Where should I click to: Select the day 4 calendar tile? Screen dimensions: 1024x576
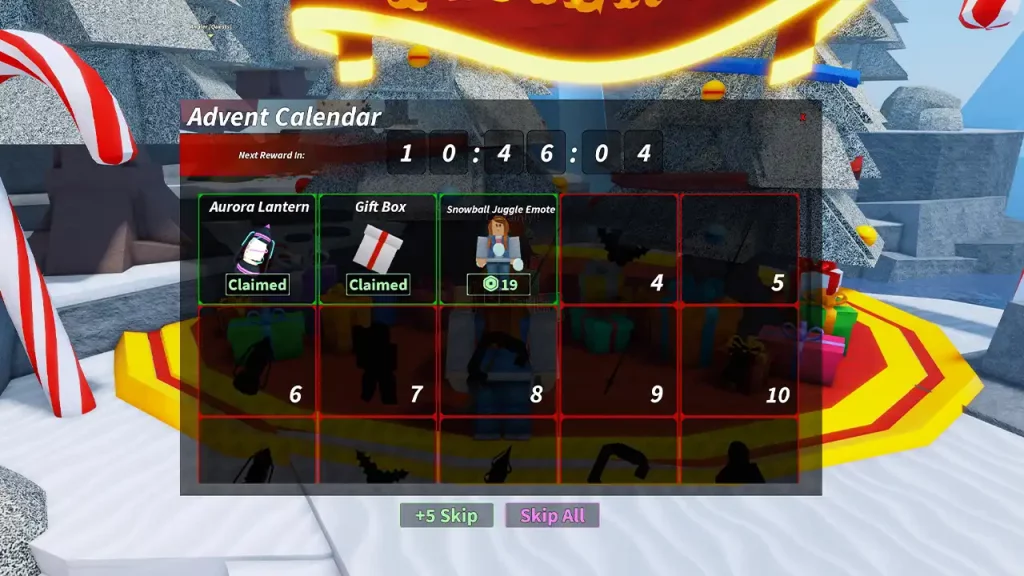coord(619,249)
